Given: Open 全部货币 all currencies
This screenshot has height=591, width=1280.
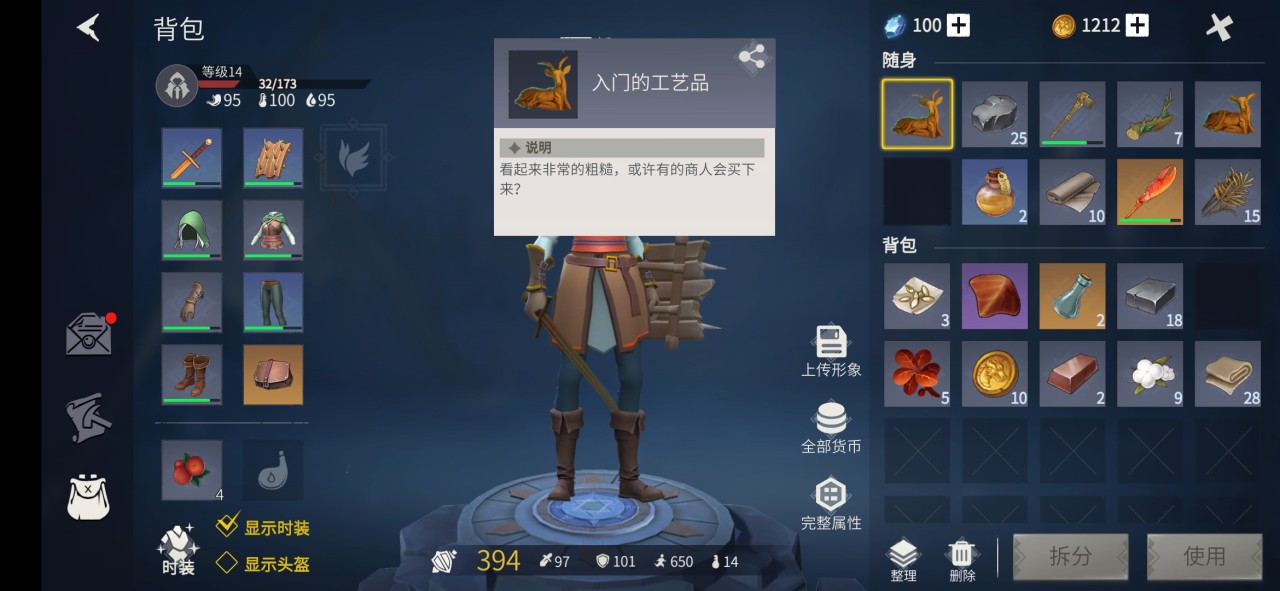Looking at the screenshot, I should tap(830, 427).
